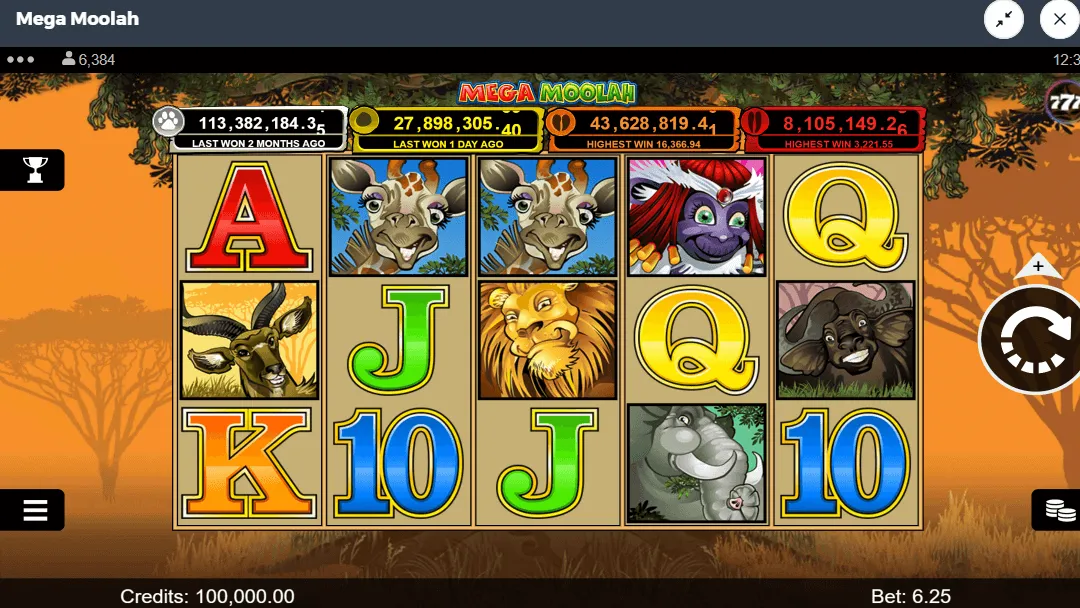Close the Mega Moolah game window

1059,19
